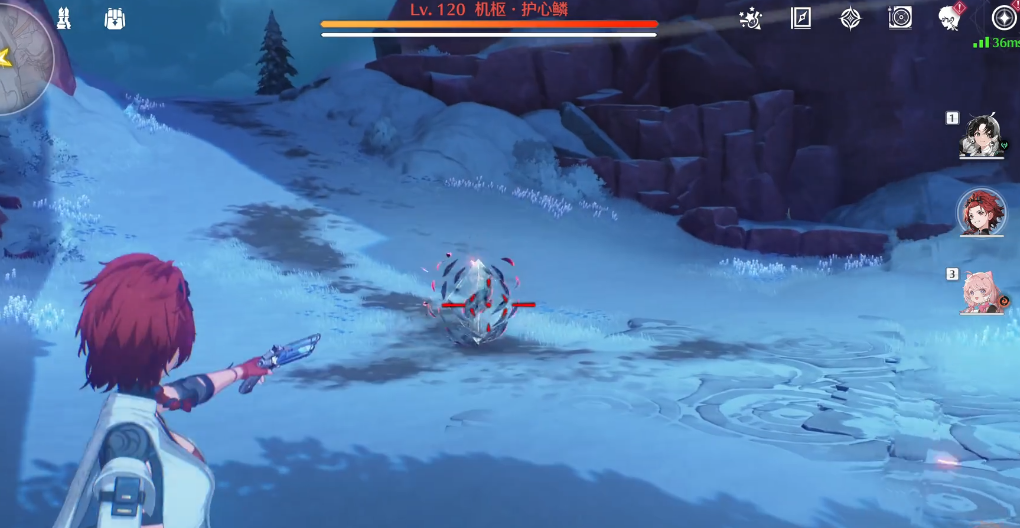The image size is (1020, 528).
Task: Switch to the black-haired party character
Action: [982, 136]
